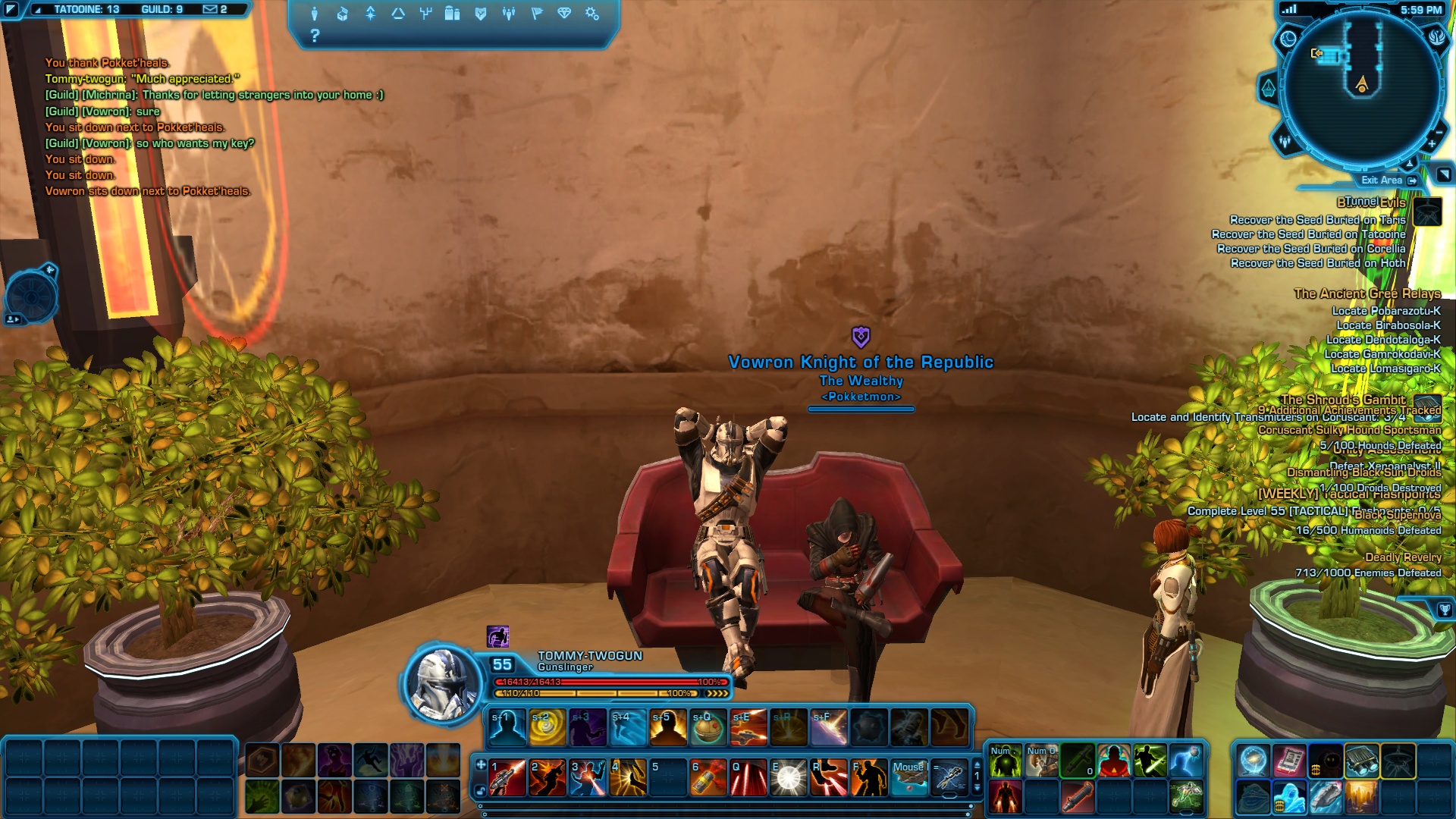Activate the white flash ability bound to E
This screenshot has width=1456, height=819.
click(x=789, y=778)
